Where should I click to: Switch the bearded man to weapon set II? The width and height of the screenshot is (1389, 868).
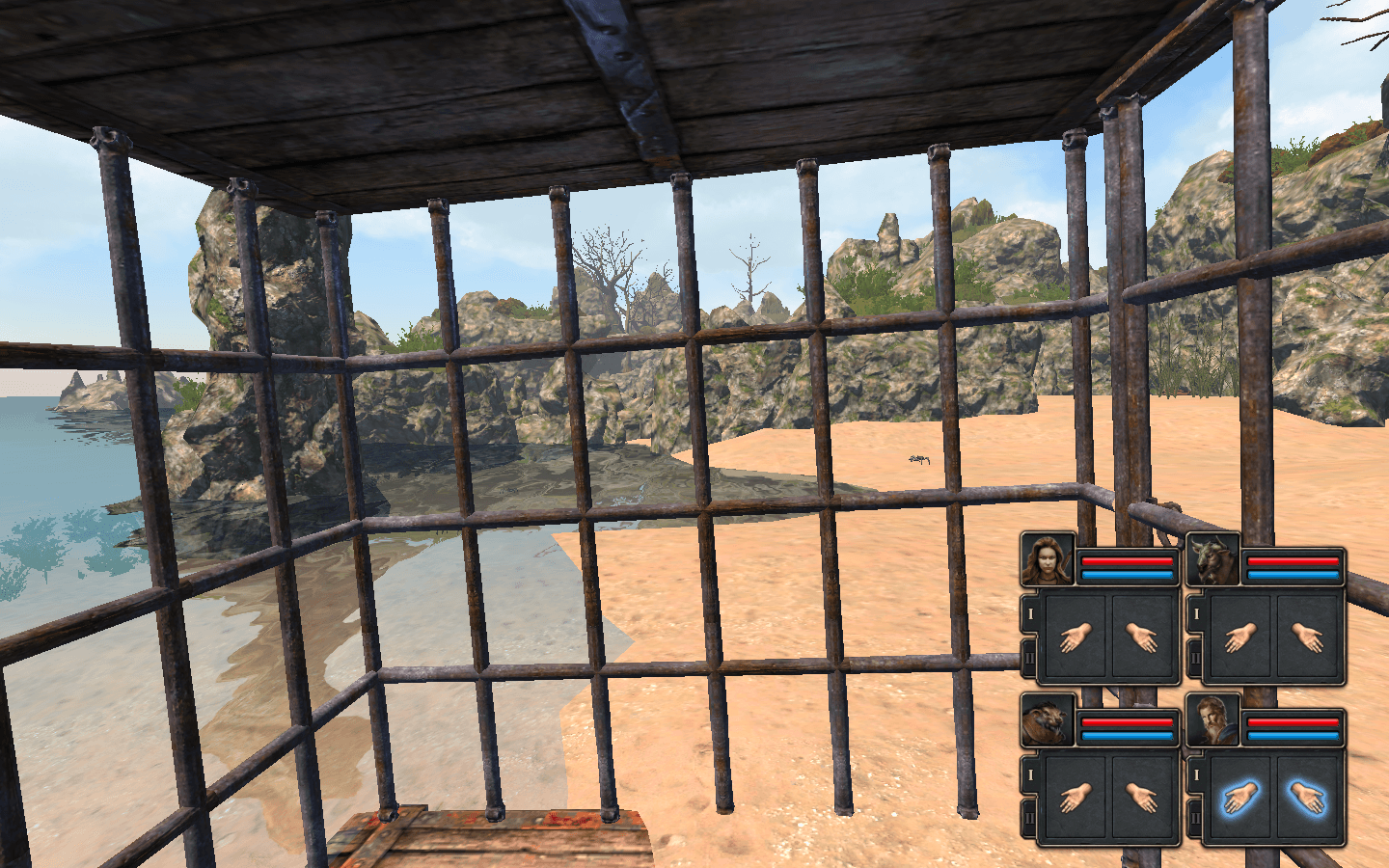click(x=1195, y=817)
